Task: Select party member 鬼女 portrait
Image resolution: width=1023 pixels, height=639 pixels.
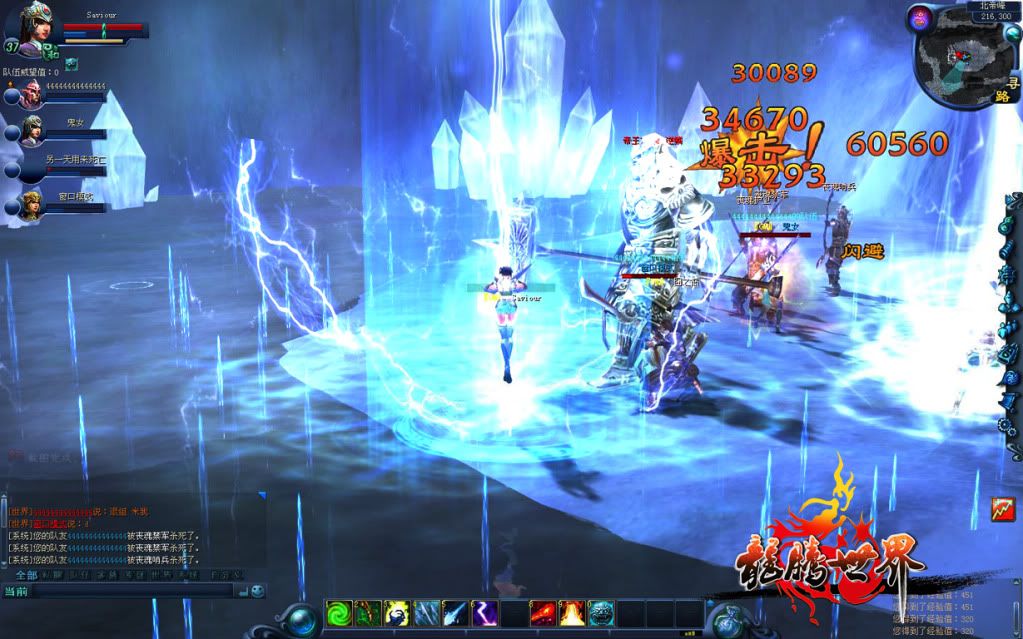Action: (31, 131)
